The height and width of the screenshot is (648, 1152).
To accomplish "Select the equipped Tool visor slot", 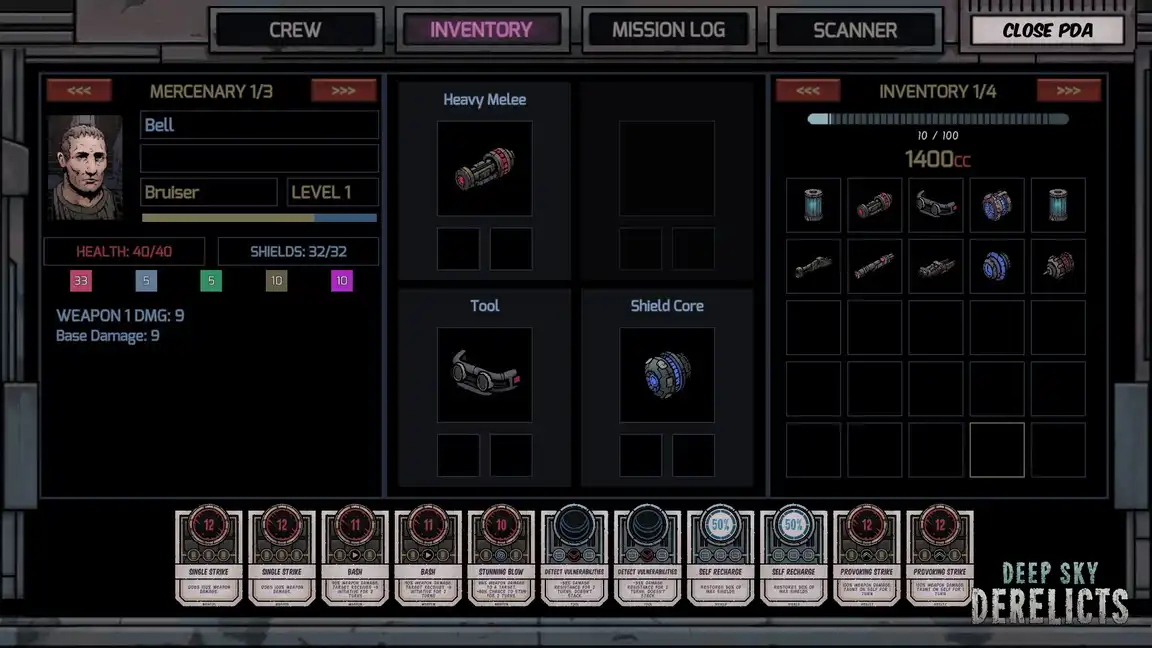I will pyautogui.click(x=484, y=375).
